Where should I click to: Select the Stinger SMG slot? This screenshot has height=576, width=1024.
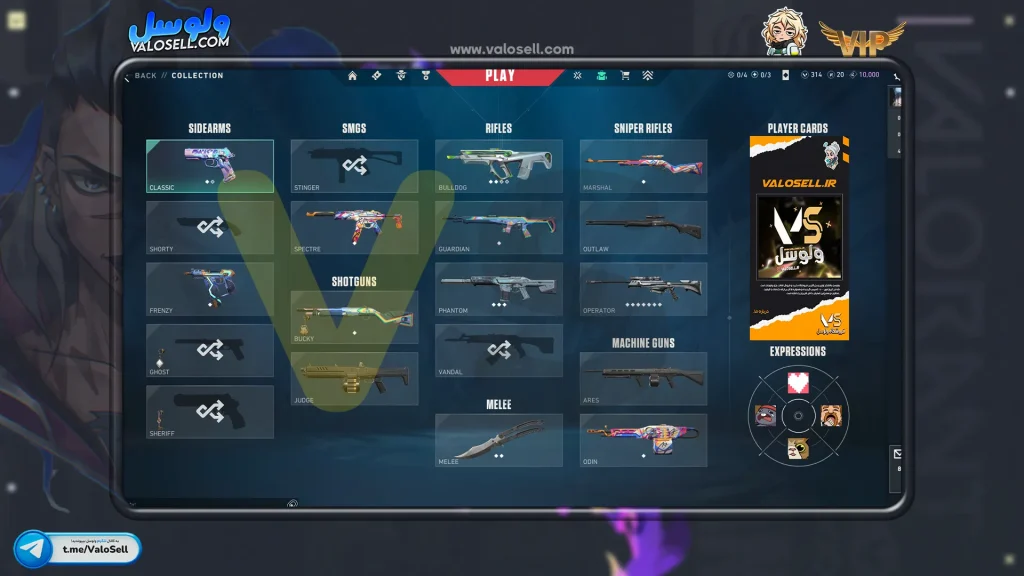click(354, 166)
